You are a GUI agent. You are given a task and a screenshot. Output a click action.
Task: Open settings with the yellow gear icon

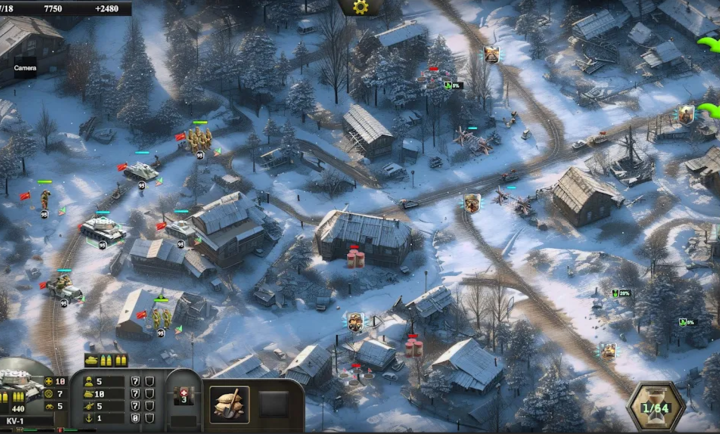[x=361, y=7]
